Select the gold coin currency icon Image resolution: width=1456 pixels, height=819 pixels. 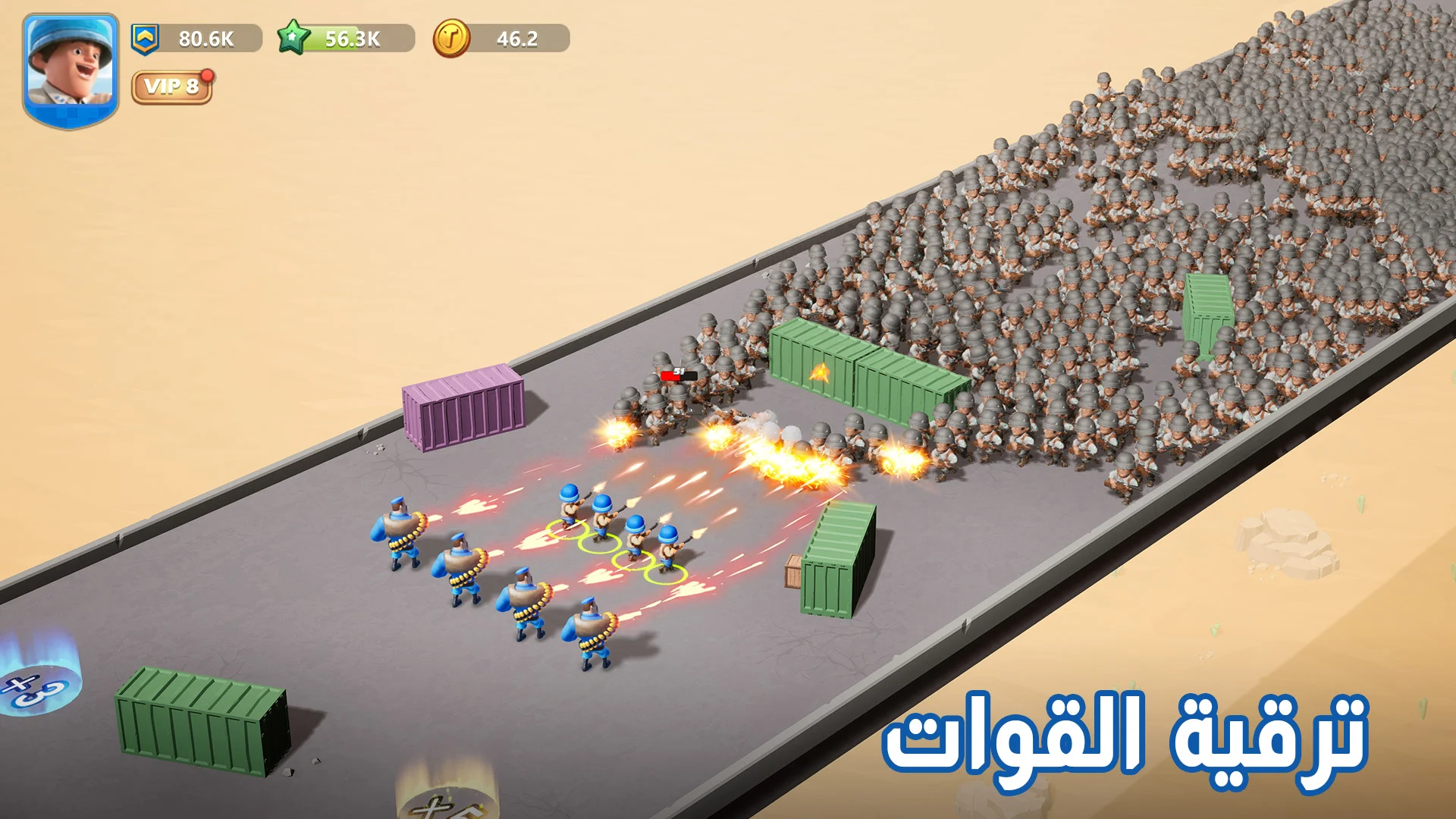[453, 37]
